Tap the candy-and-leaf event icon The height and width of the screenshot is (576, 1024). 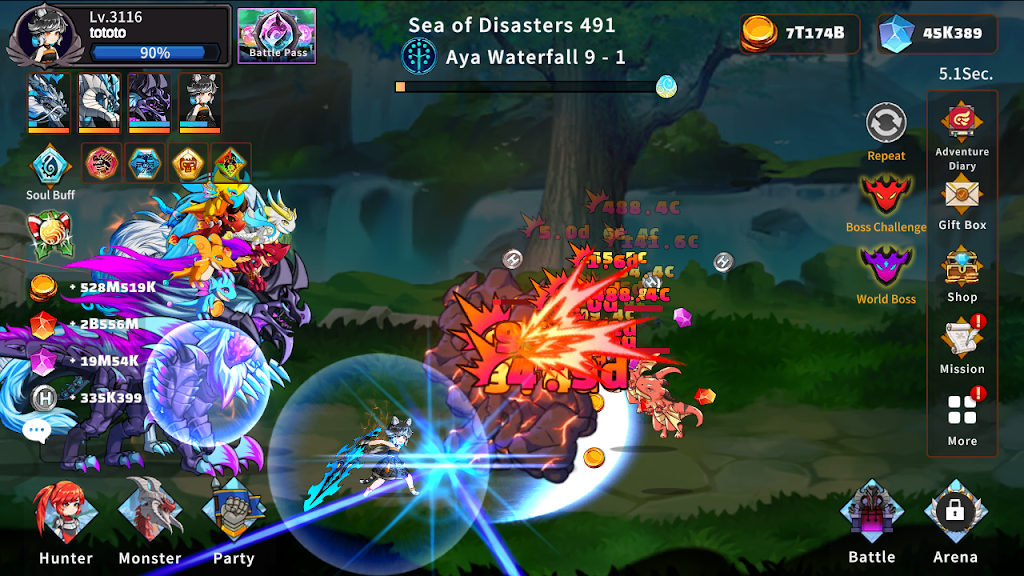point(48,231)
